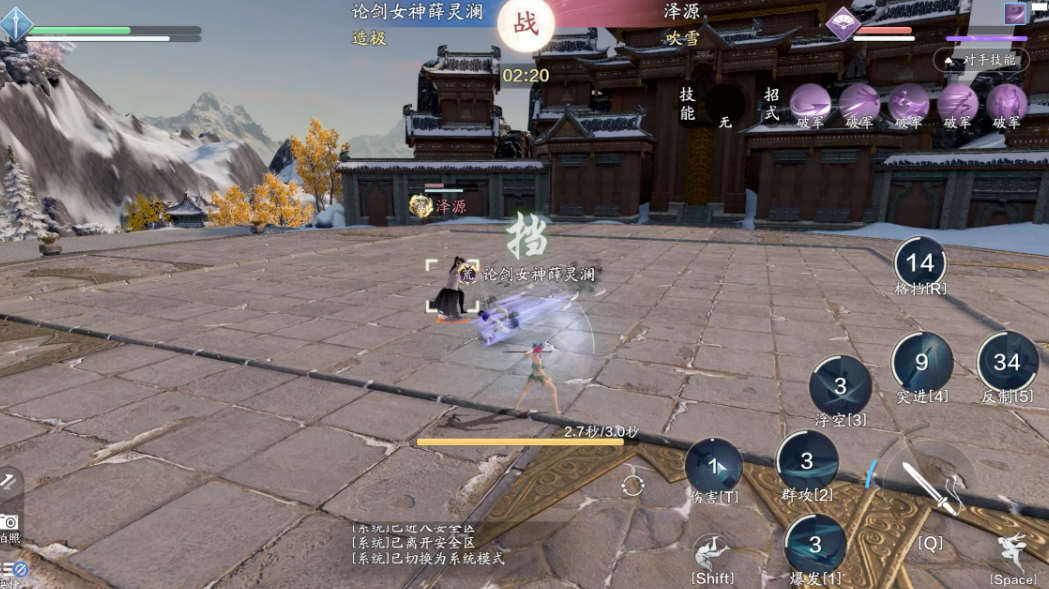Trigger the 反制 counter skill
1049x589 pixels.
pyautogui.click(x=1007, y=362)
